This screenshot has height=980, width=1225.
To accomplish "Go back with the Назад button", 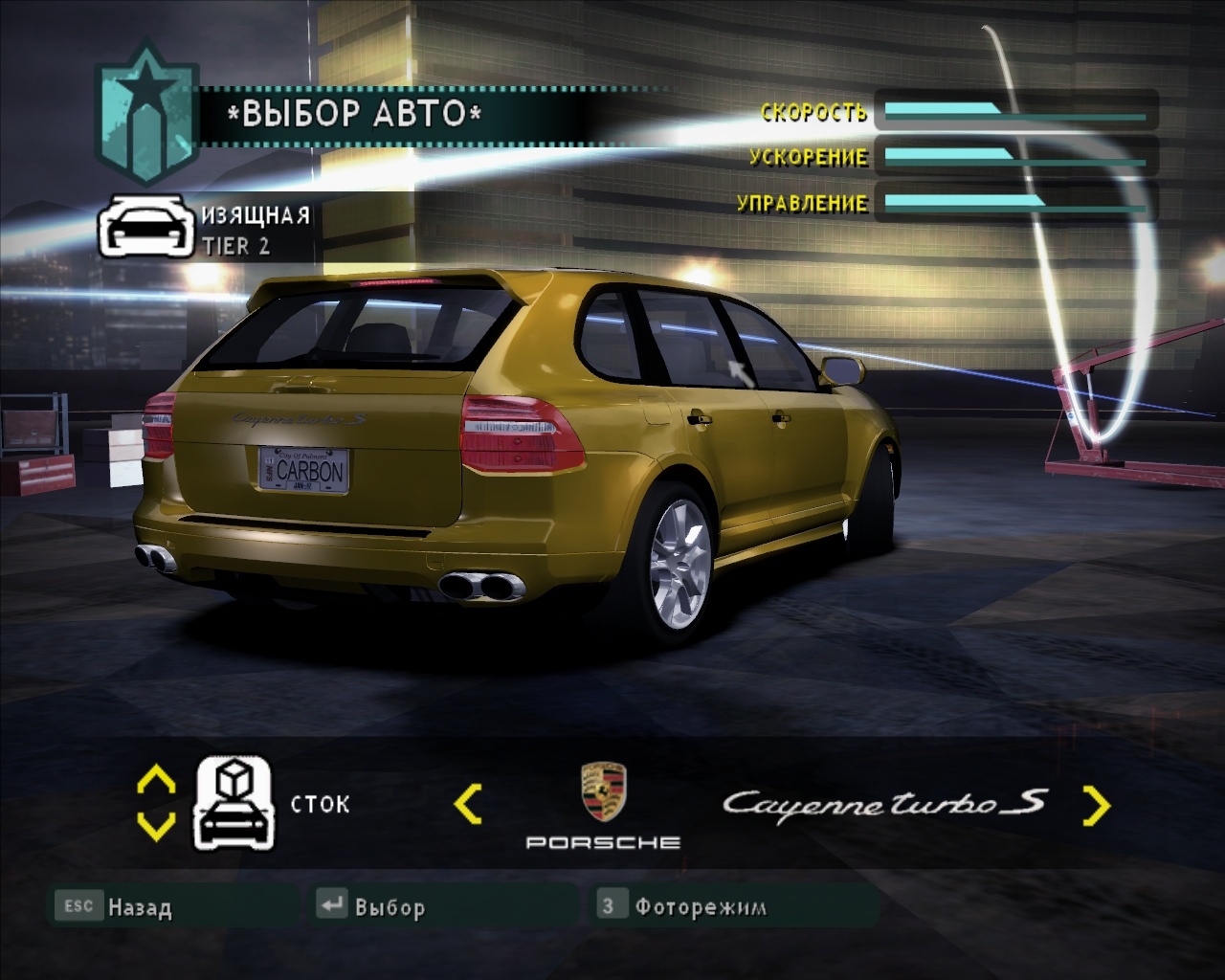I will point(115,906).
